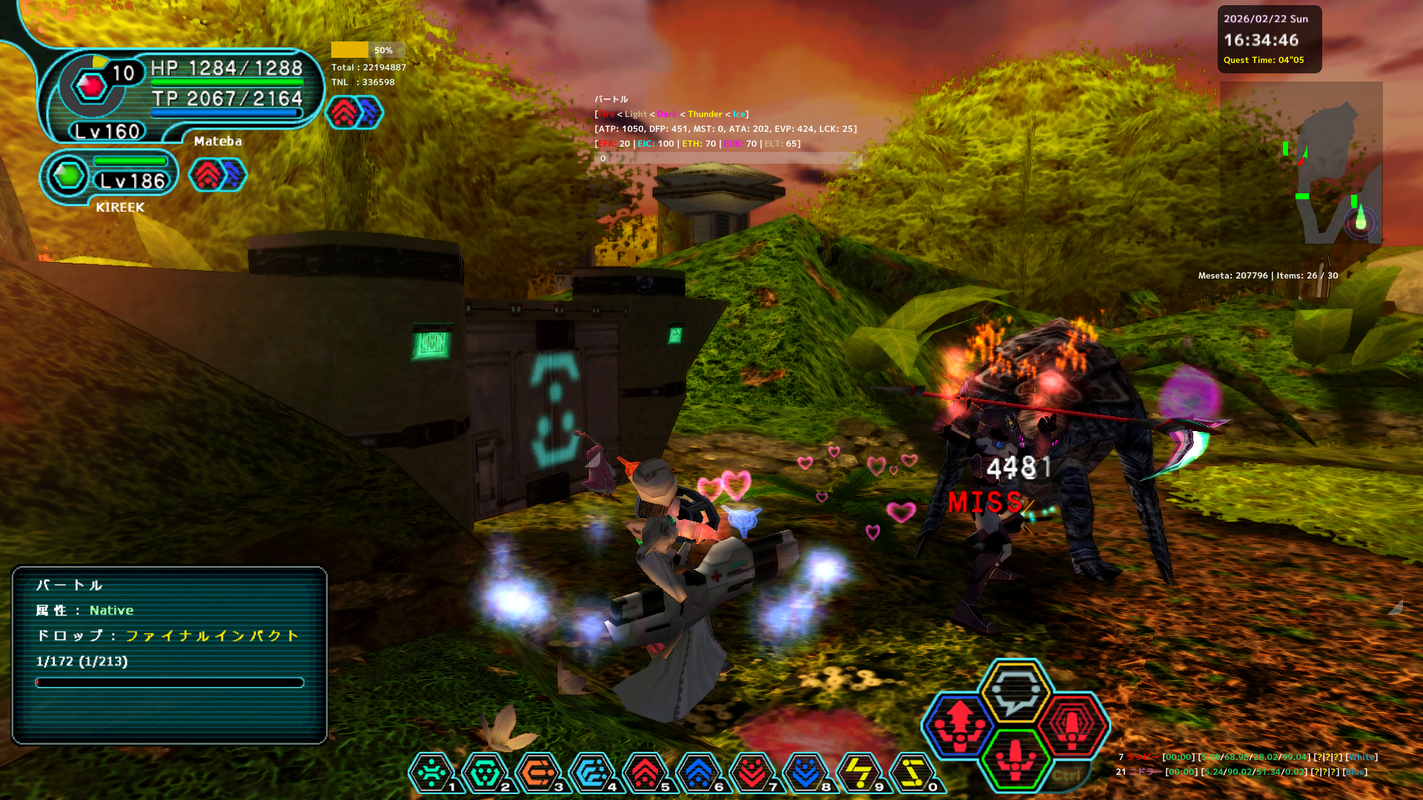Viewport: 1423px width, 800px height.
Task: Click the enemy drop info panel
Action: pyautogui.click(x=169, y=655)
